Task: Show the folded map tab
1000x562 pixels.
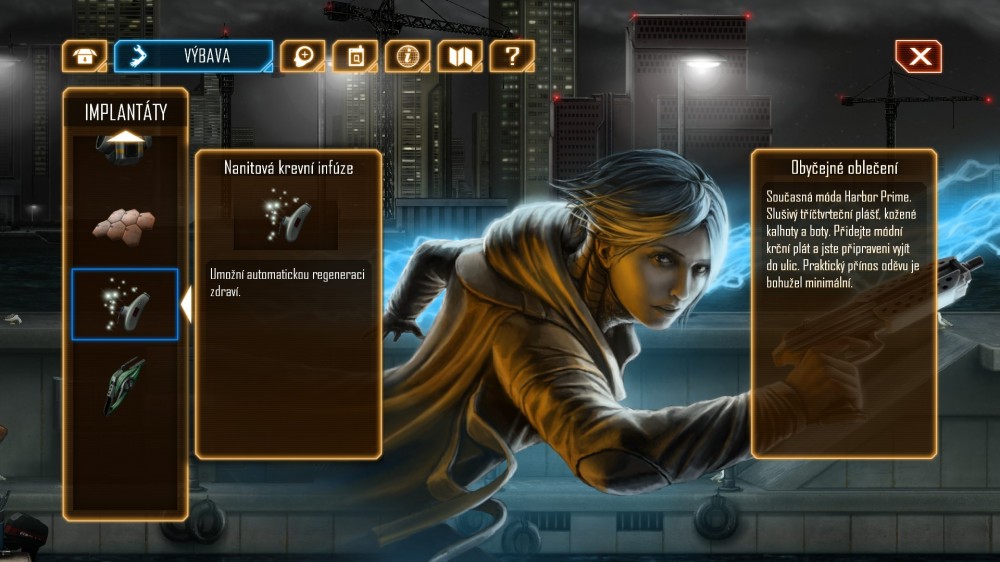Action: click(x=460, y=56)
